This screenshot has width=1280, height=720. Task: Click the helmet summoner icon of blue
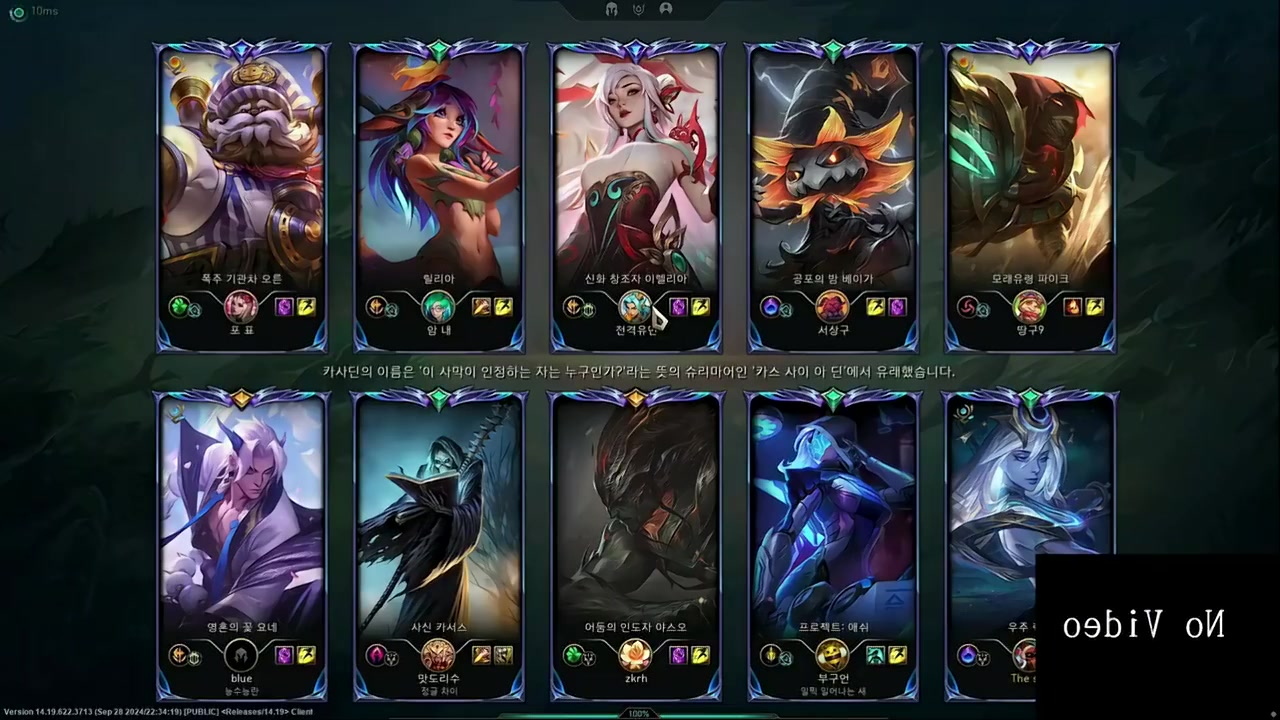click(x=241, y=655)
